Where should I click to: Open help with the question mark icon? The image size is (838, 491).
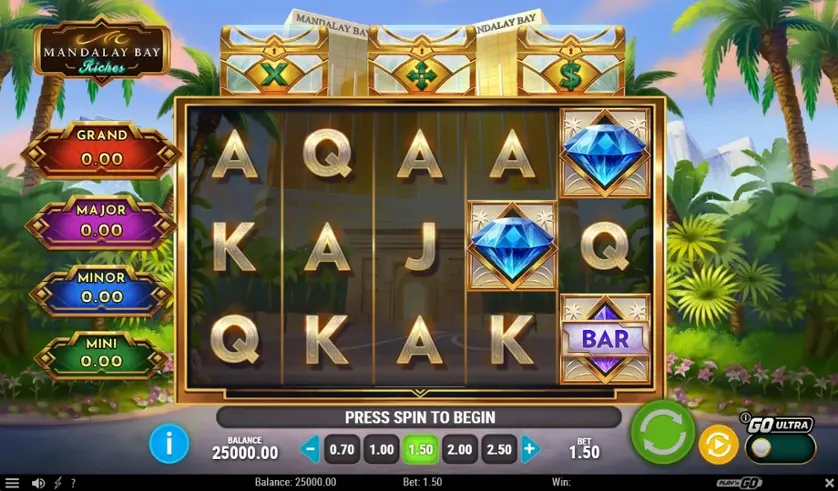point(72,483)
